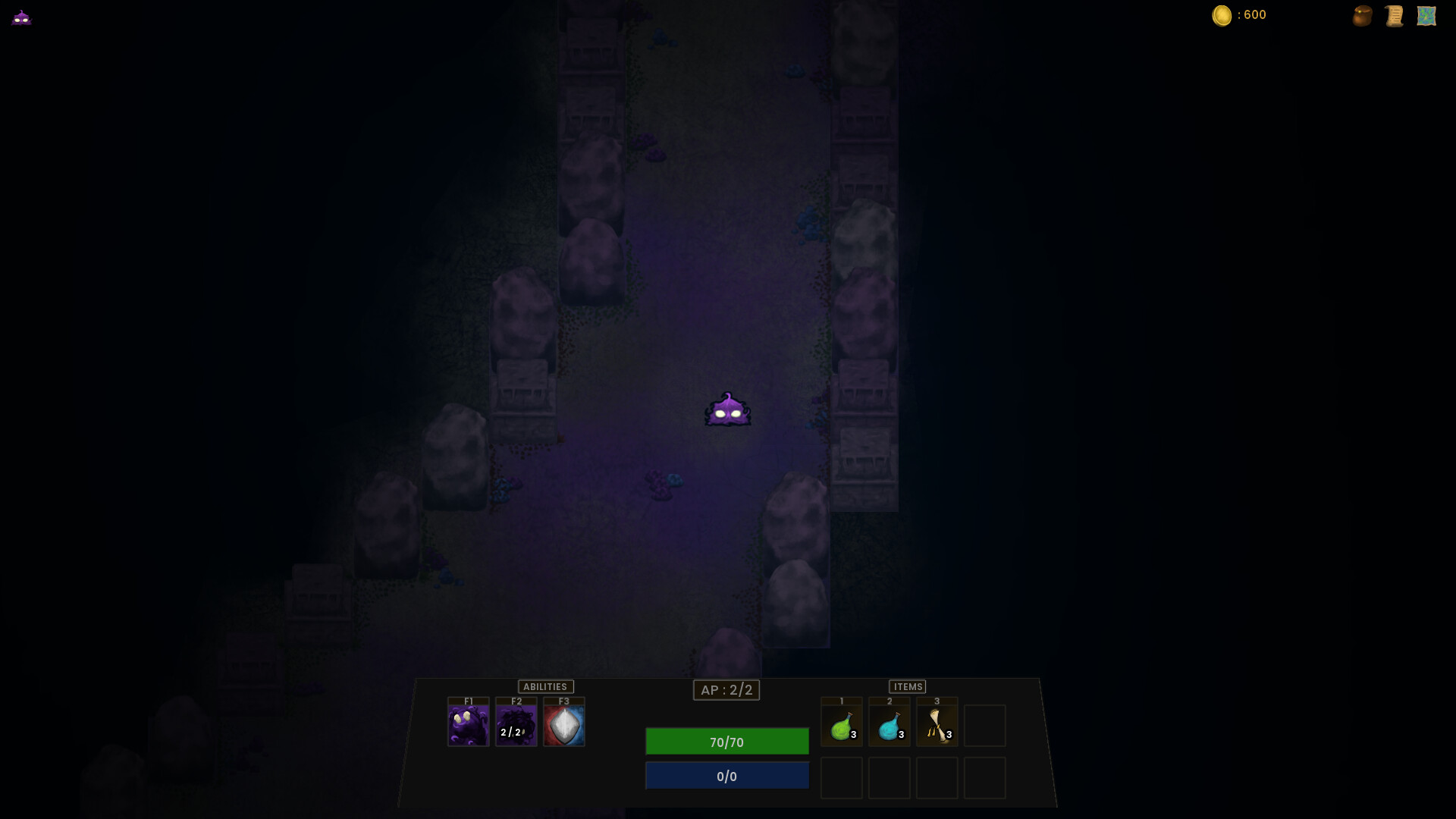Click the green 70/70 health bar
The image size is (1456, 819).
coord(726,742)
